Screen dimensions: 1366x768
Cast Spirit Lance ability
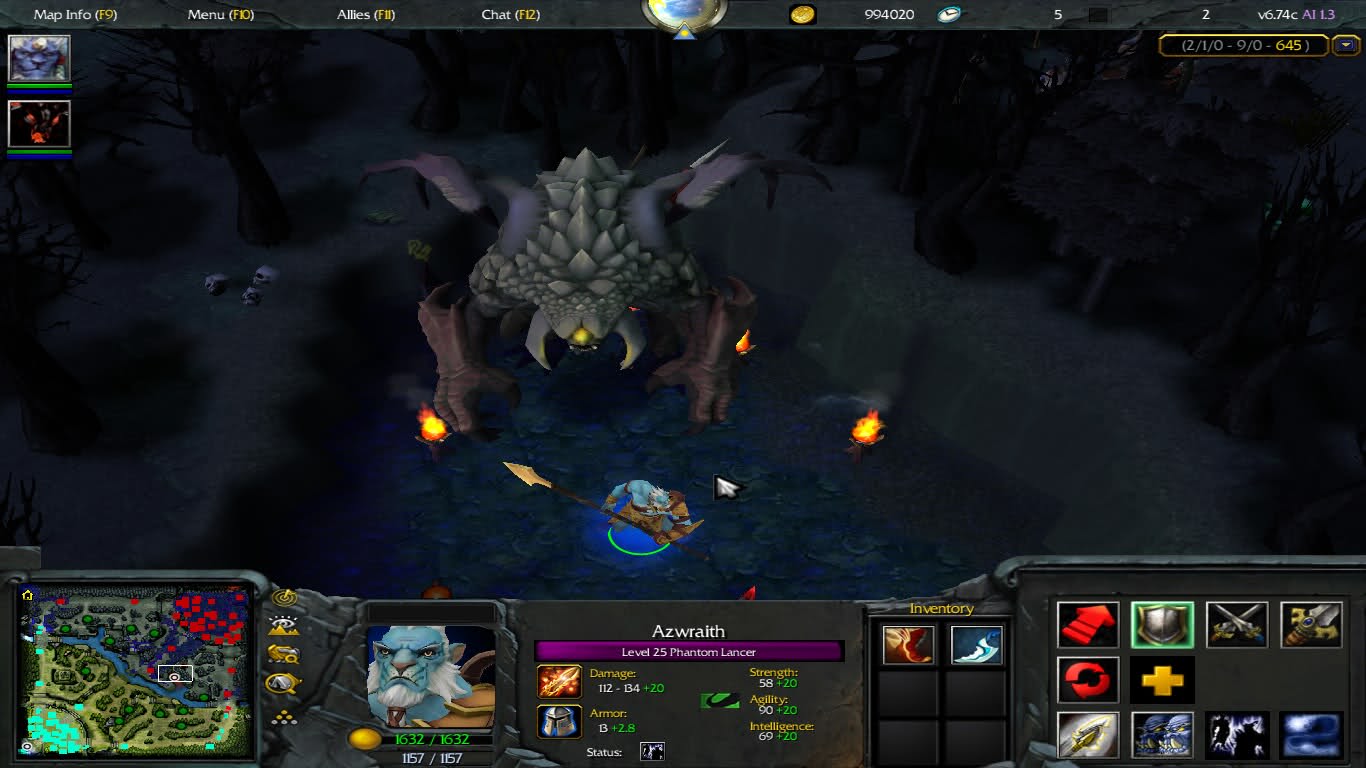(1087, 734)
